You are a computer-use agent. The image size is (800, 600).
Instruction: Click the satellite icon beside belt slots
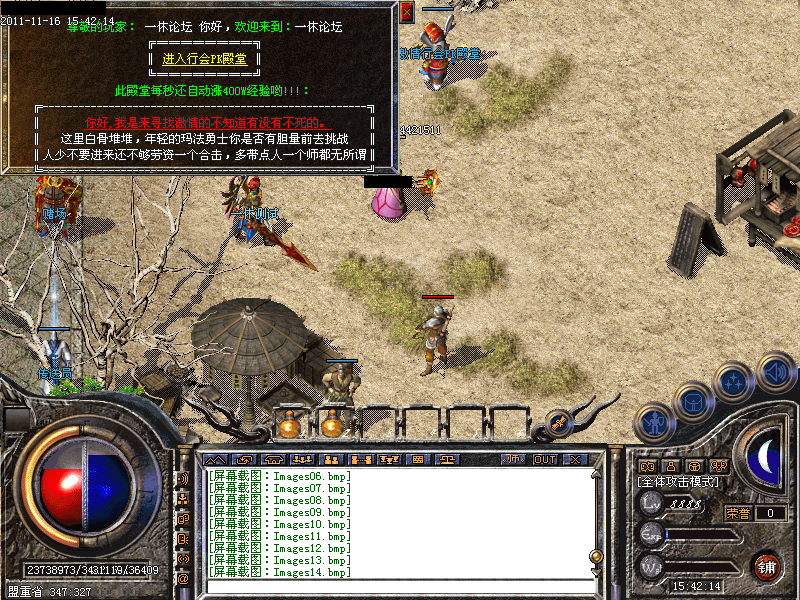pyautogui.click(x=558, y=424)
